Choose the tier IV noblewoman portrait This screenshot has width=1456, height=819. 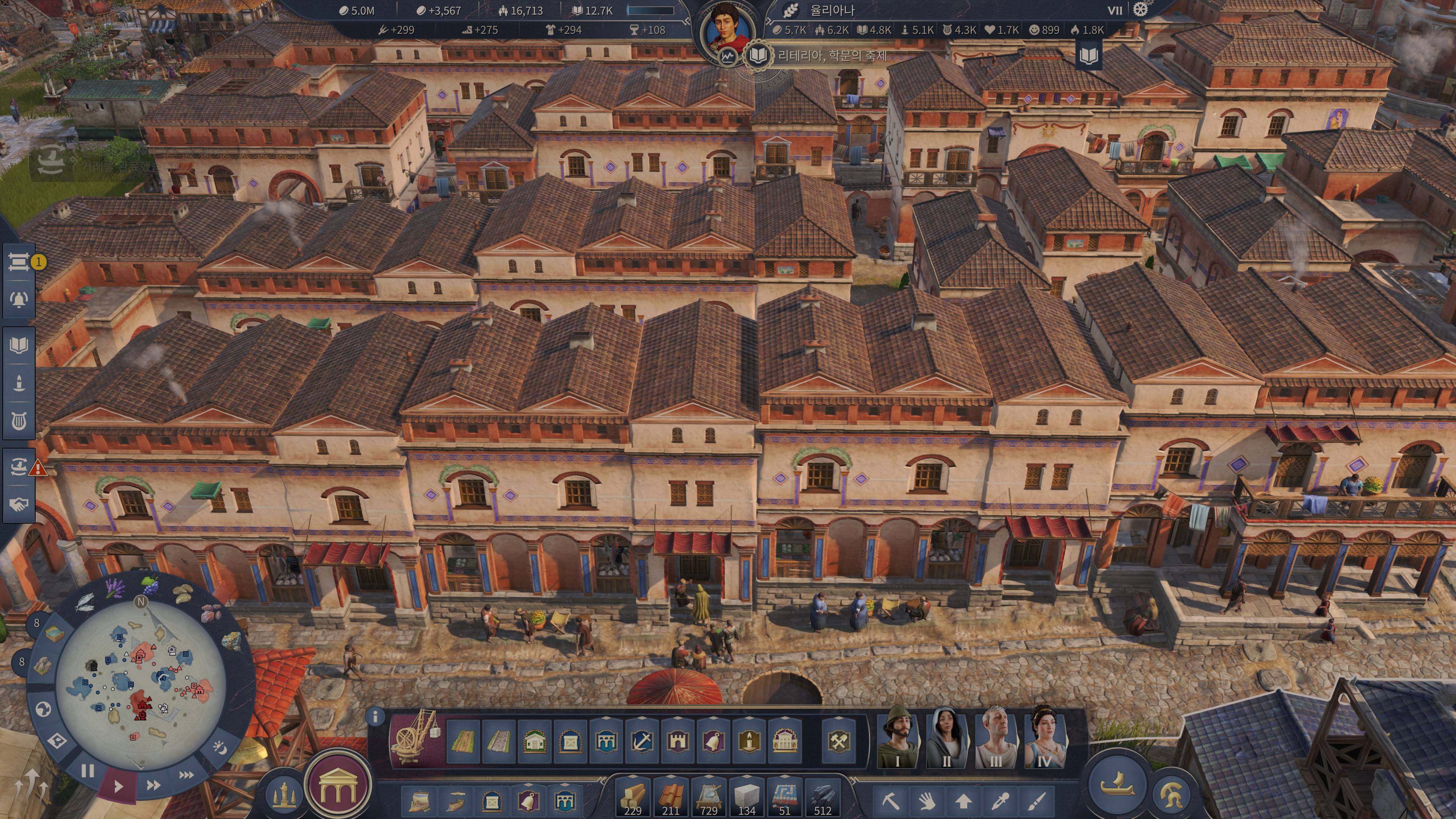click(1045, 737)
